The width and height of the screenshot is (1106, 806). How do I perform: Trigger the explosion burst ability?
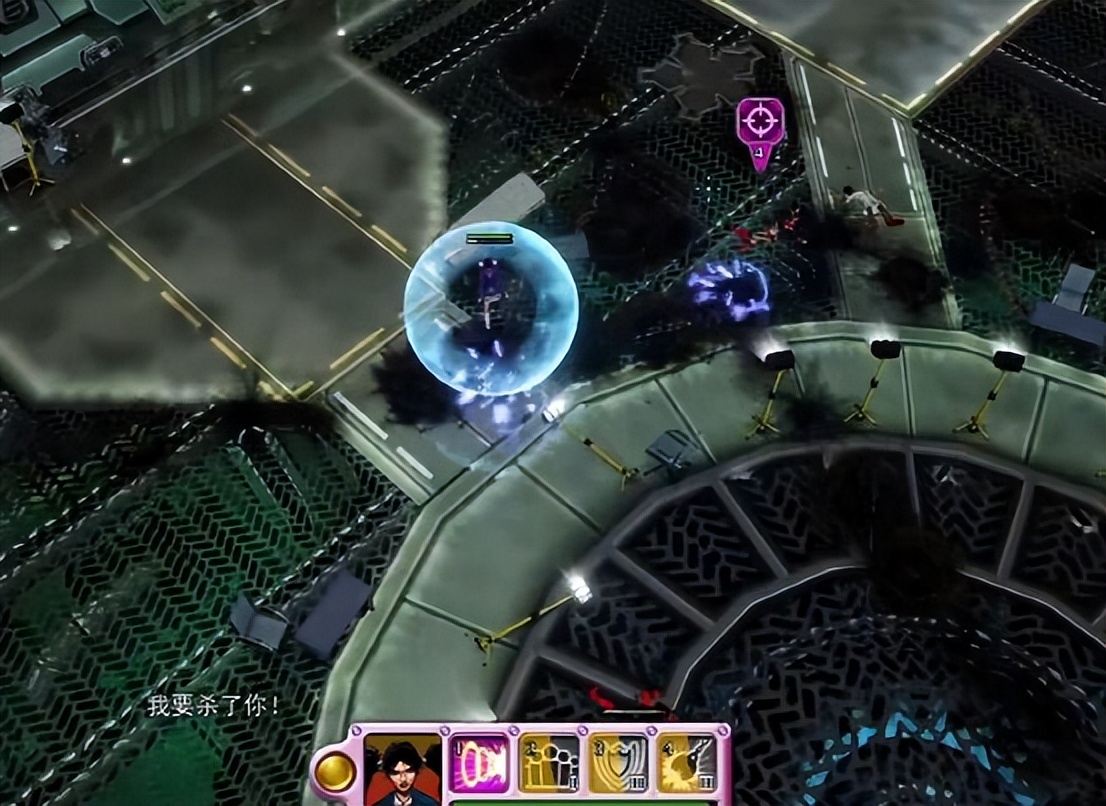pos(687,763)
